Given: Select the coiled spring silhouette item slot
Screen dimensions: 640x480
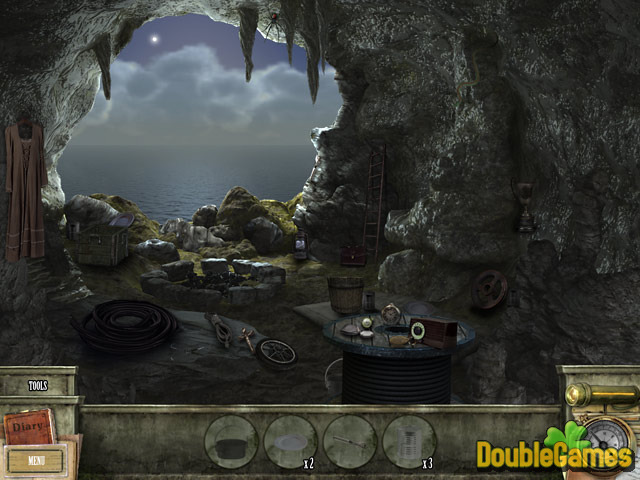Looking at the screenshot, I should pyautogui.click(x=409, y=441).
